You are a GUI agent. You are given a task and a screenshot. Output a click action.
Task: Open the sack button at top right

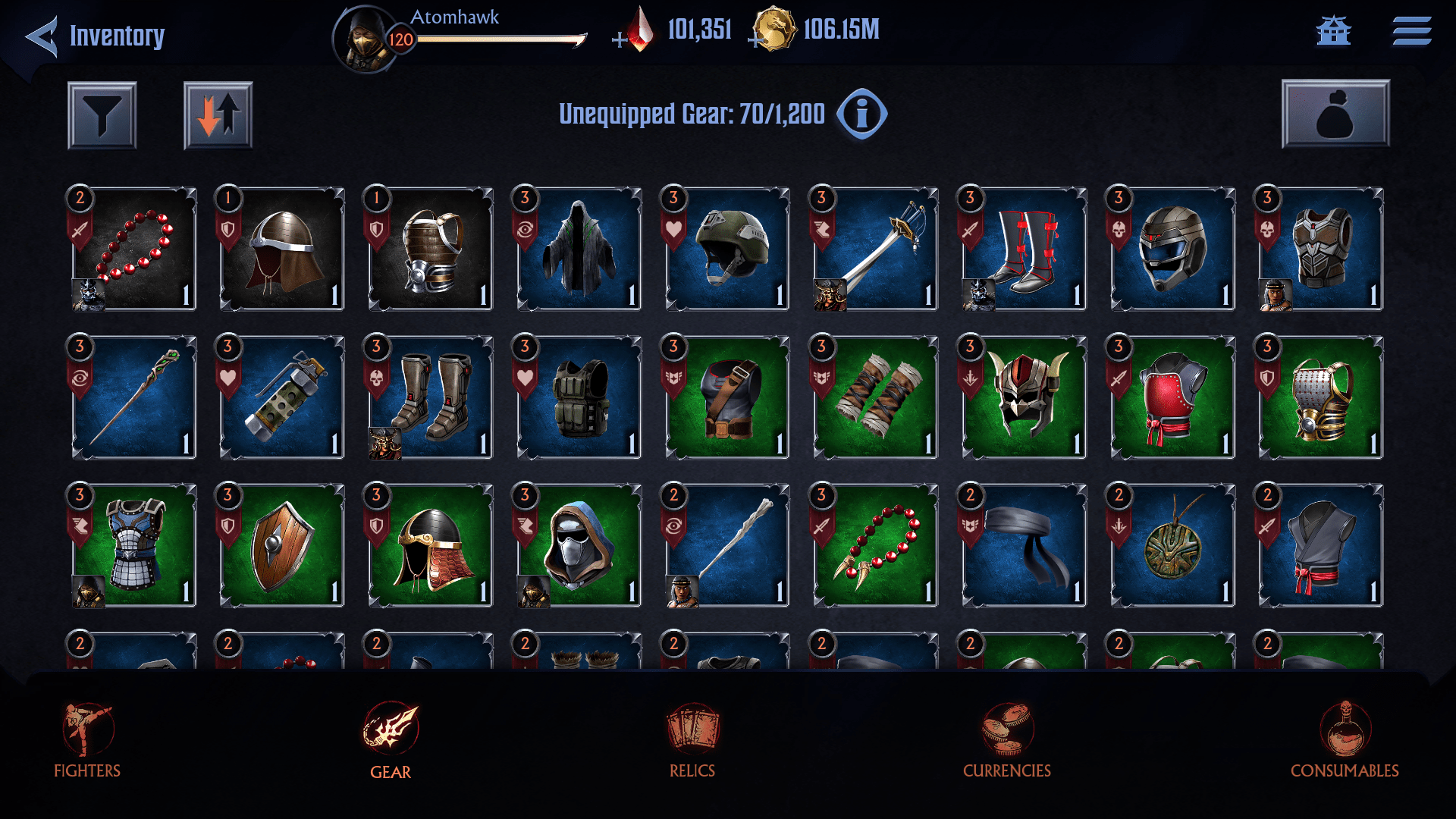(1335, 114)
